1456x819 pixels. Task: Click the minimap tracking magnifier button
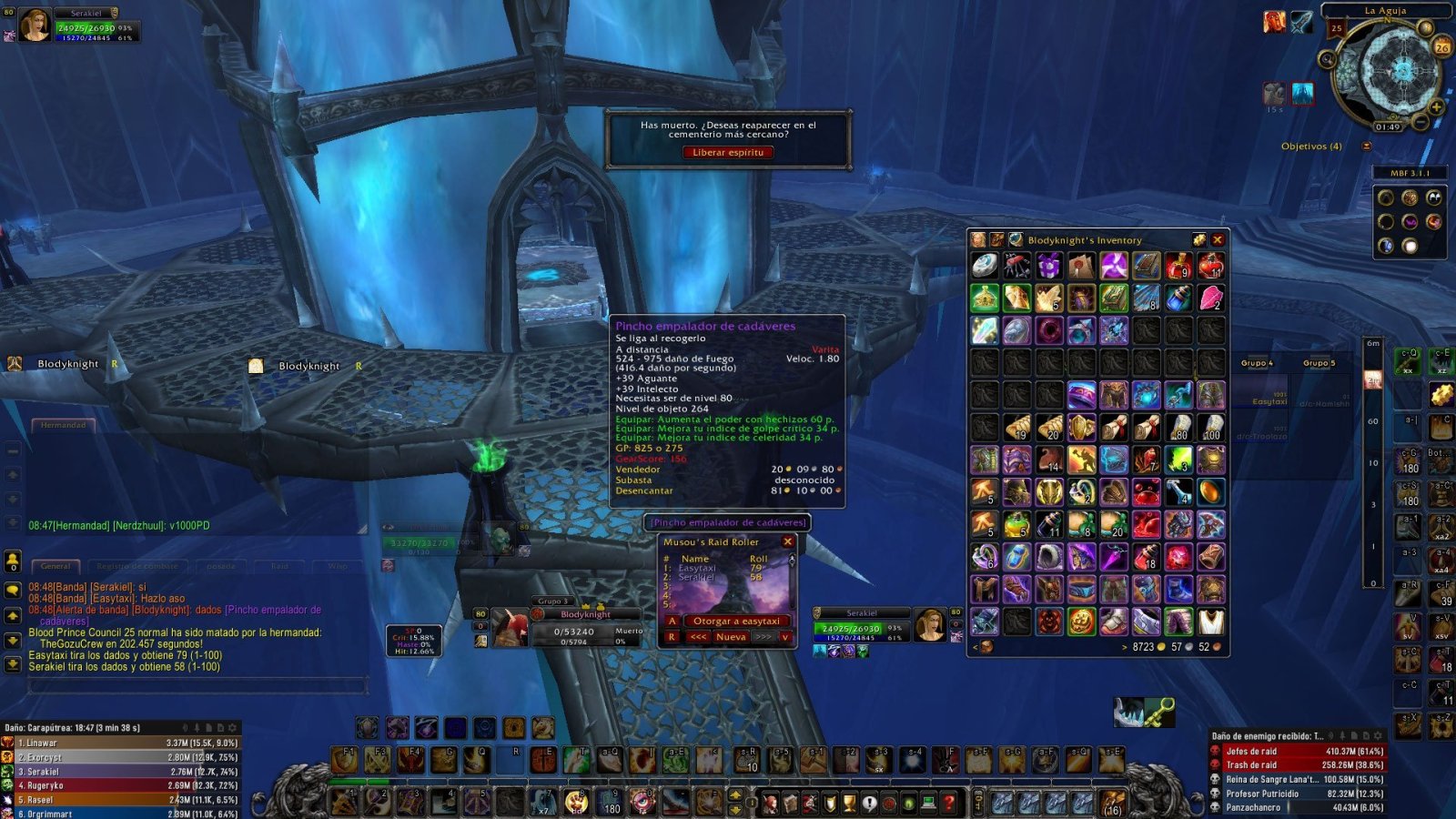click(1328, 60)
